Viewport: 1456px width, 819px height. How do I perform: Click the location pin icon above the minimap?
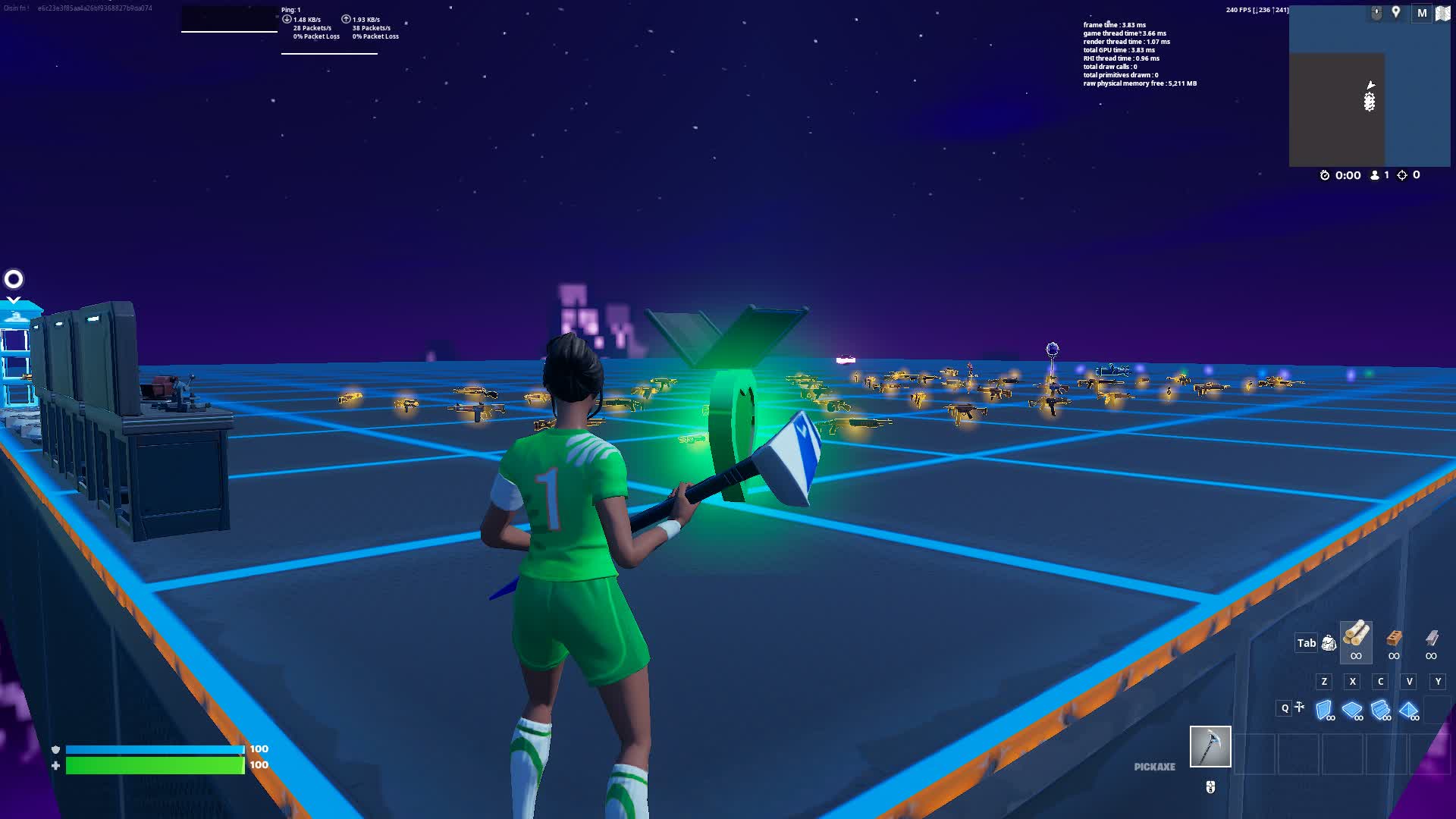(x=1395, y=11)
